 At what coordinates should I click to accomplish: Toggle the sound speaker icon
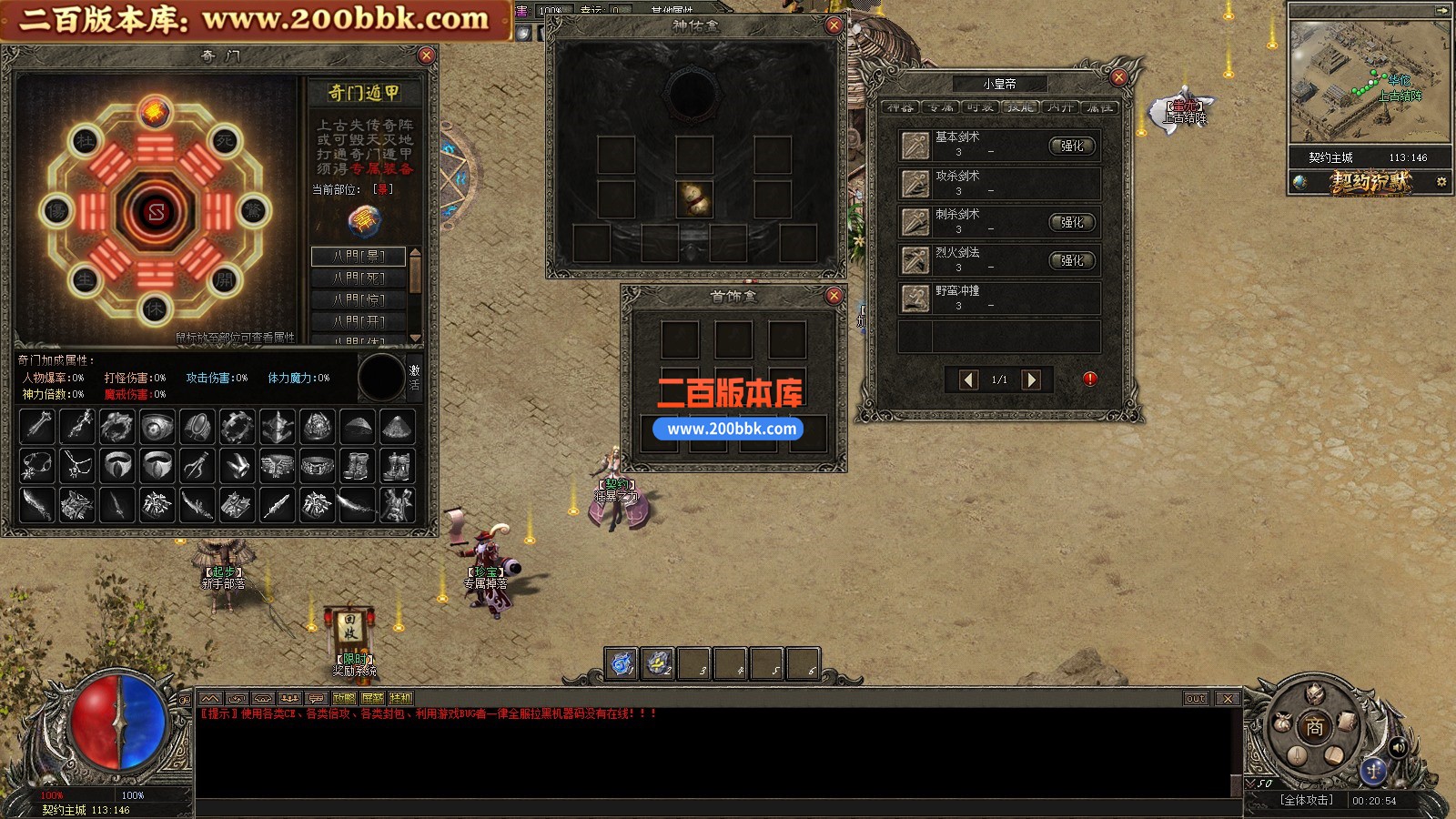(x=1399, y=747)
